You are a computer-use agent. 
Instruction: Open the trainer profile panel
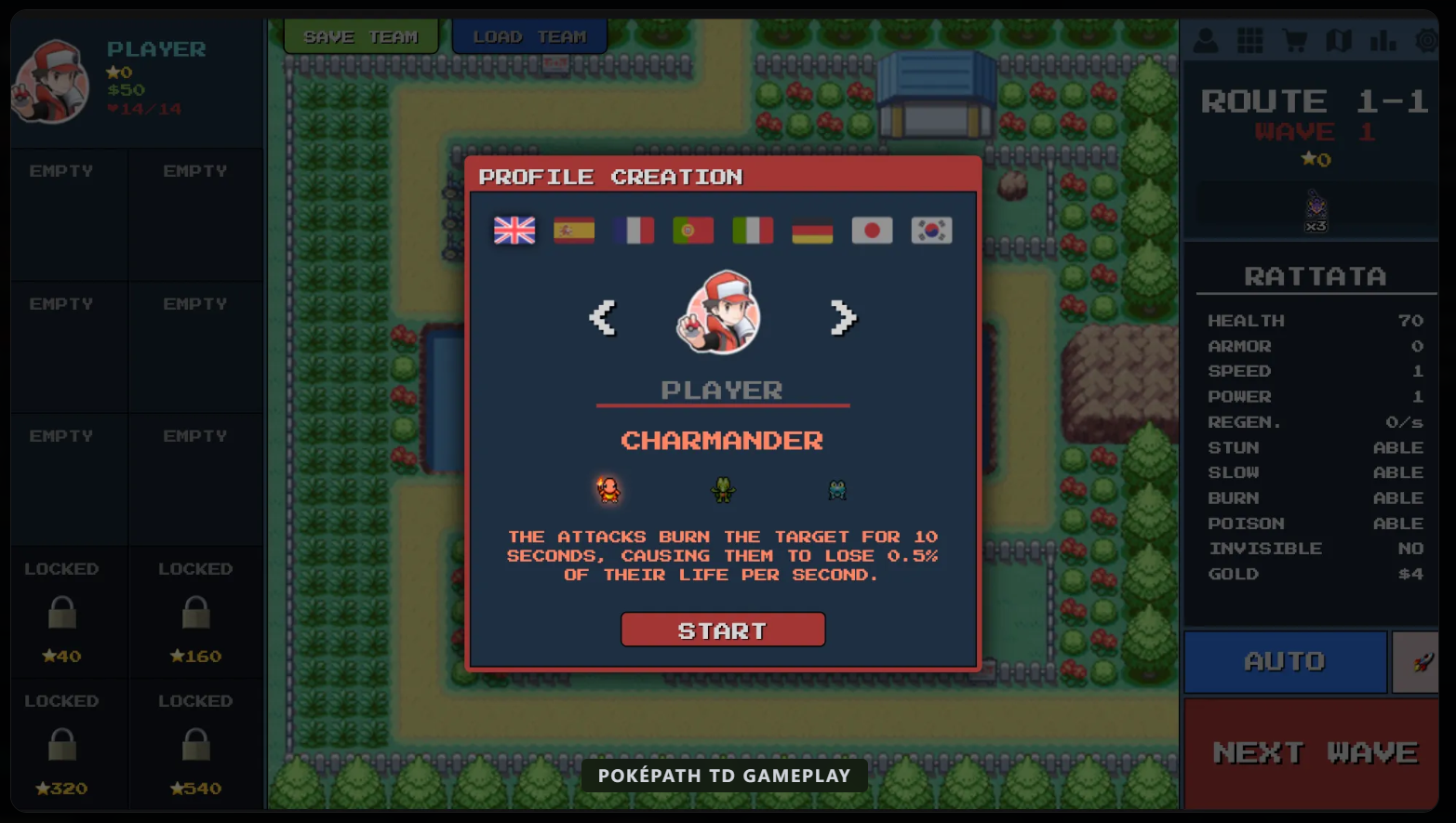[x=1206, y=41]
